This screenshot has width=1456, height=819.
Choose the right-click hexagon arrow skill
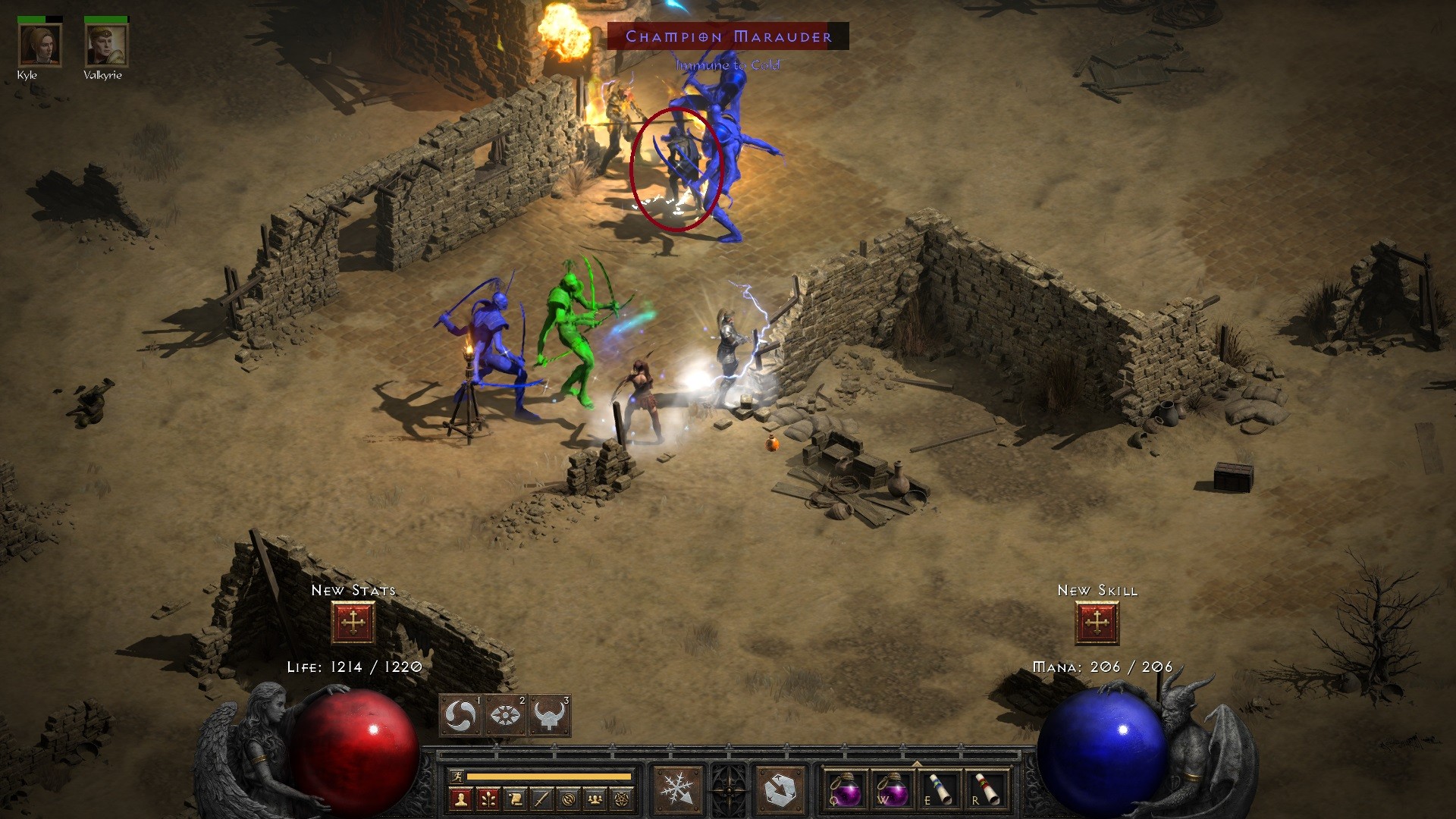780,790
